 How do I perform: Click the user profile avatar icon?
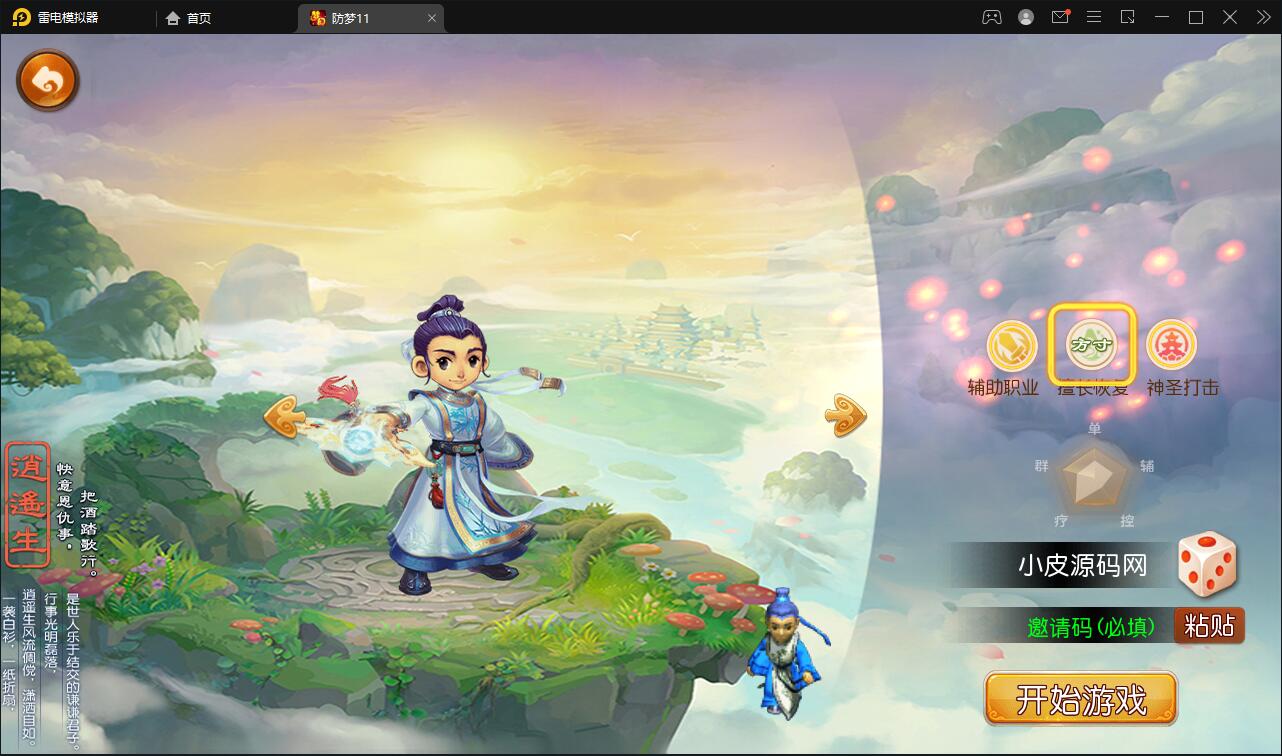click(1025, 17)
